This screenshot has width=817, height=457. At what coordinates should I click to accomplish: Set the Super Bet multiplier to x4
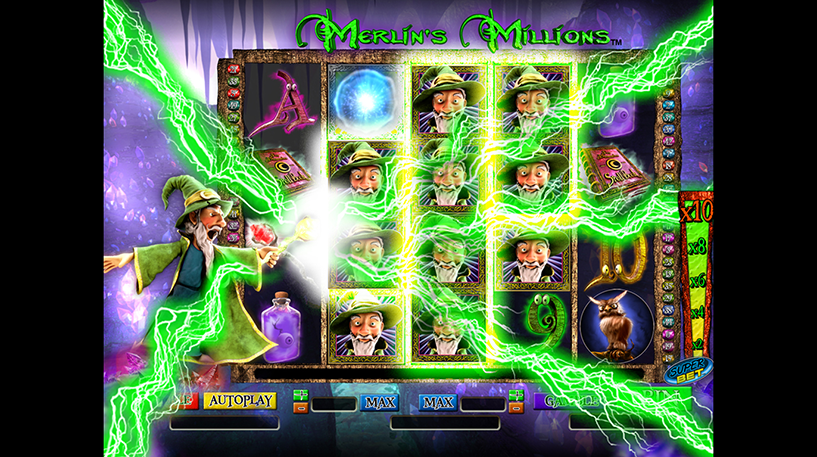tap(697, 312)
